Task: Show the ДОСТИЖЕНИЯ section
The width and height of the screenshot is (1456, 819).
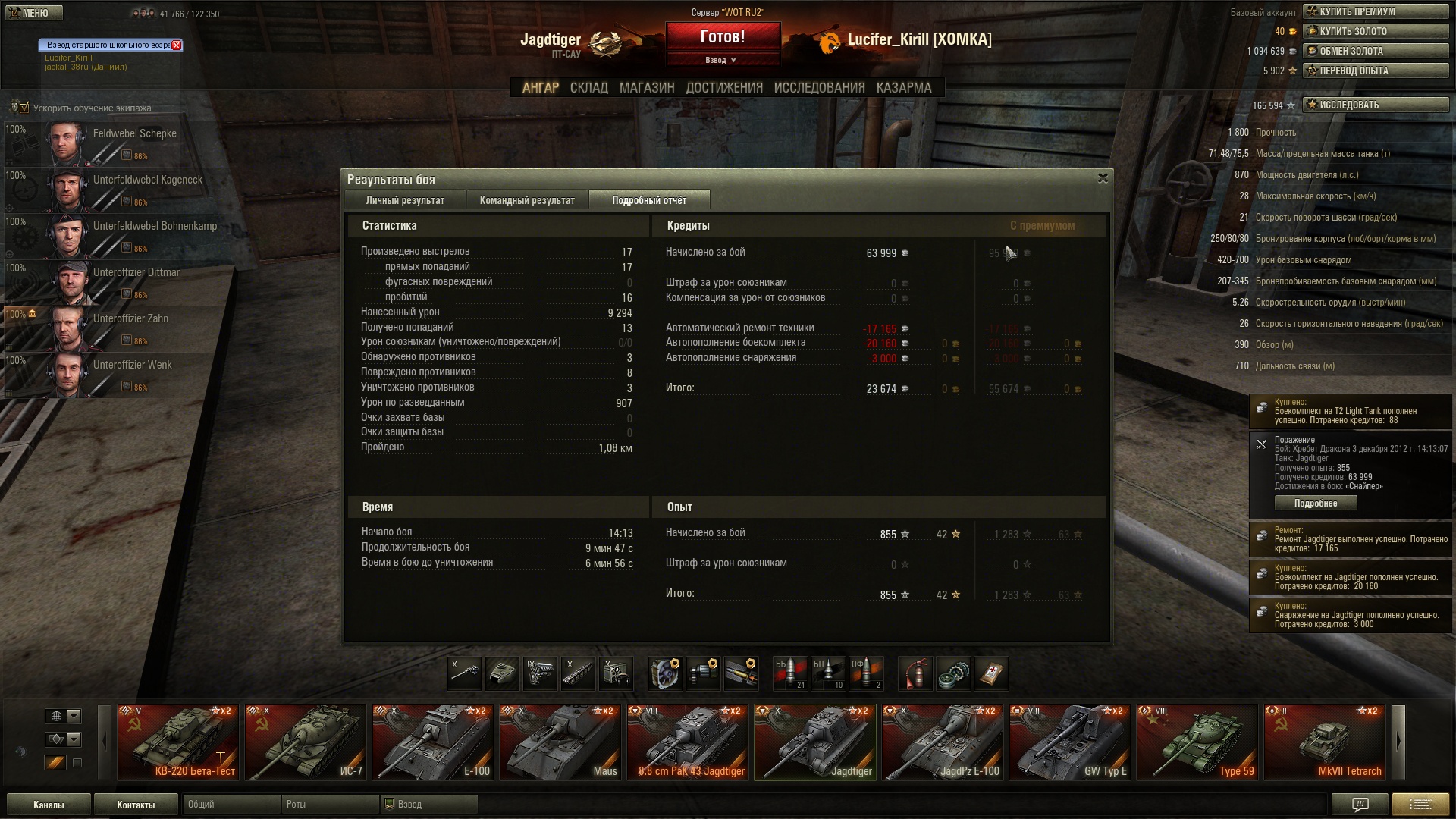Action: pos(724,88)
